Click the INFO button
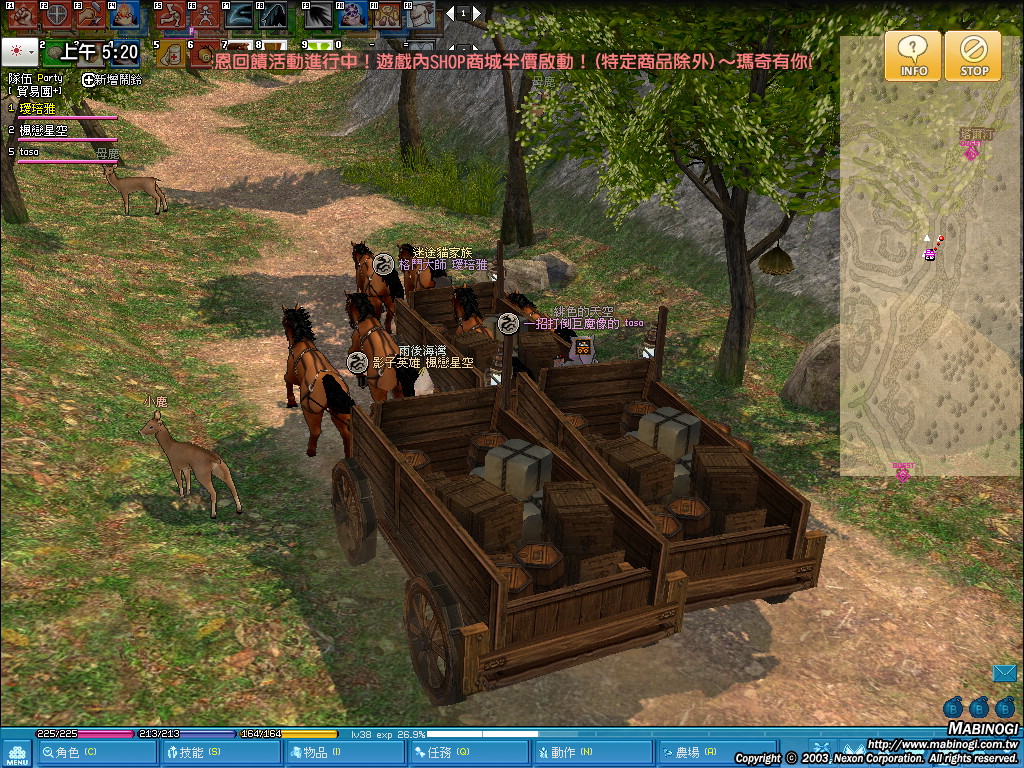Screen dimensions: 1024x768 [912, 56]
